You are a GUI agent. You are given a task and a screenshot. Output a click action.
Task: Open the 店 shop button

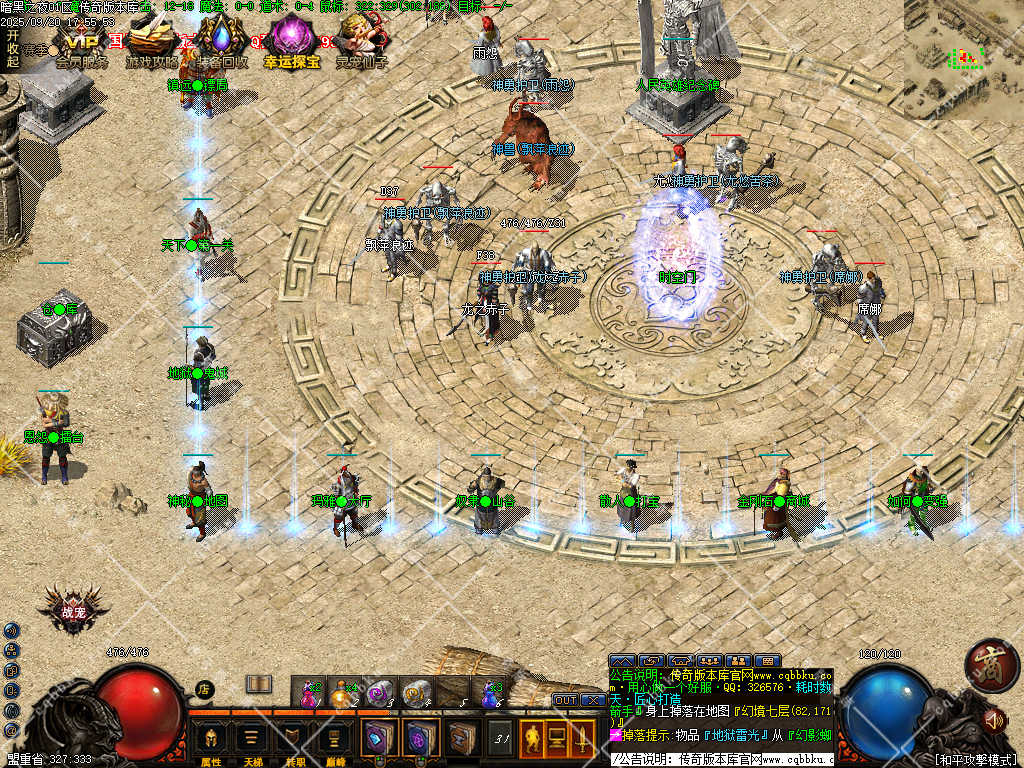[x=204, y=688]
